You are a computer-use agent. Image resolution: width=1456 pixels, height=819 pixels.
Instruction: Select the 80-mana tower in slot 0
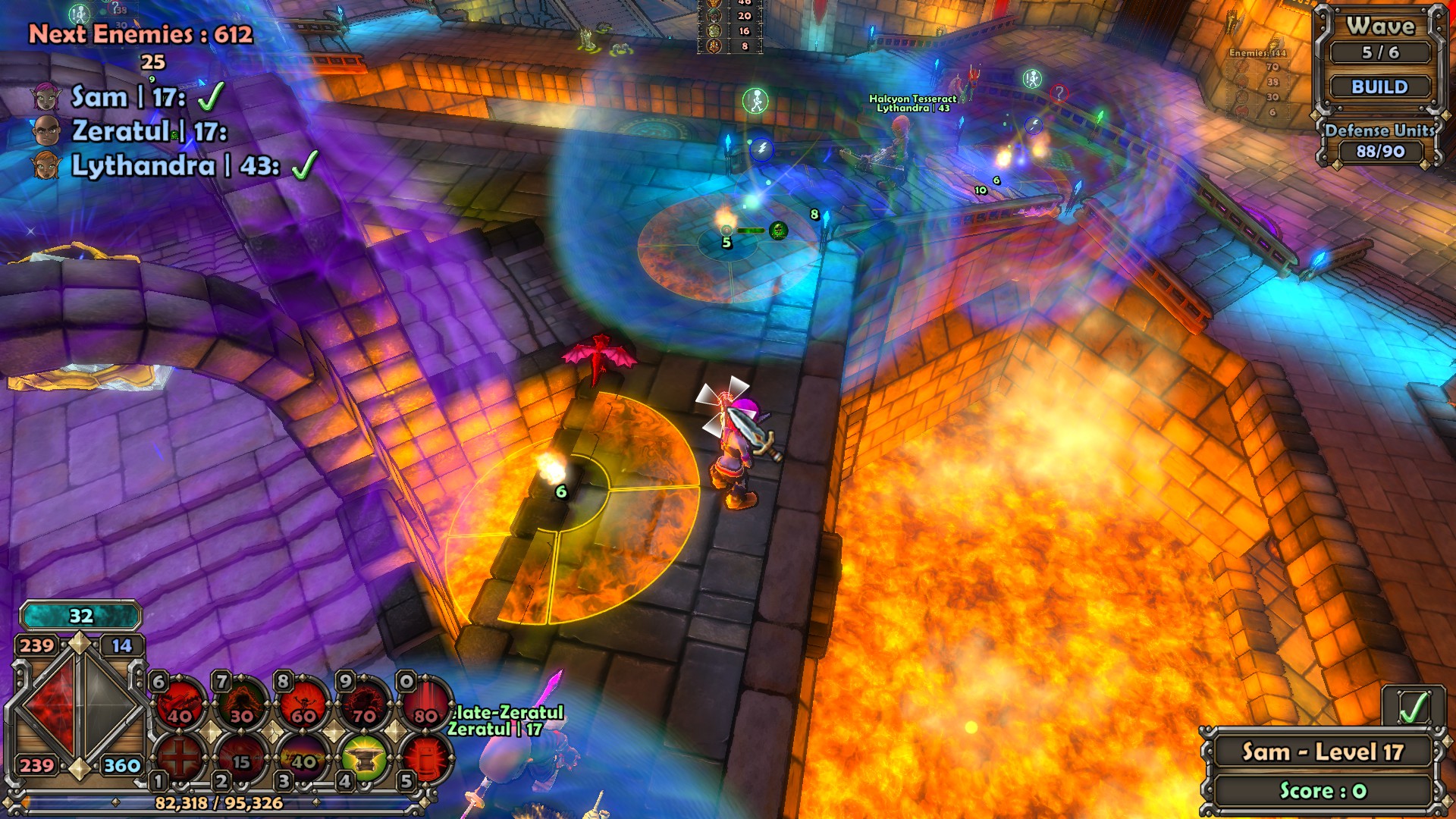(x=425, y=703)
